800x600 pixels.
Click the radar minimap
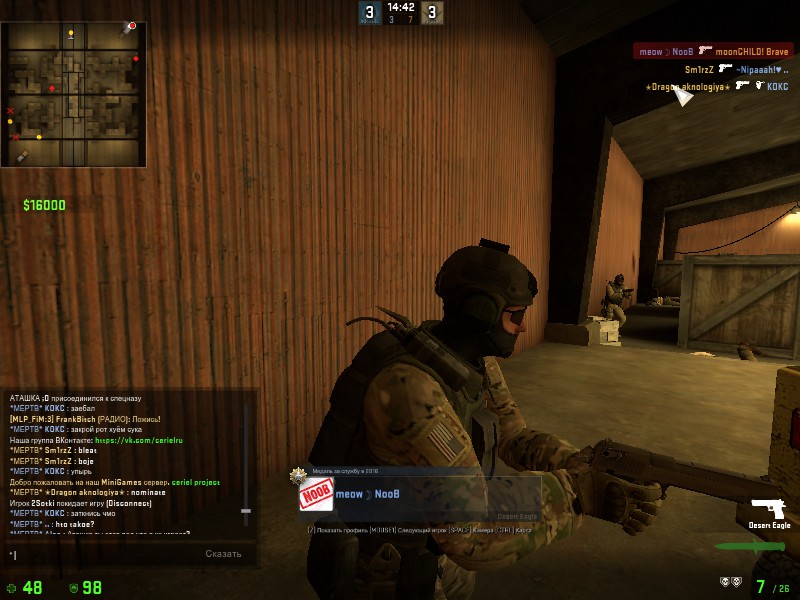[74, 95]
